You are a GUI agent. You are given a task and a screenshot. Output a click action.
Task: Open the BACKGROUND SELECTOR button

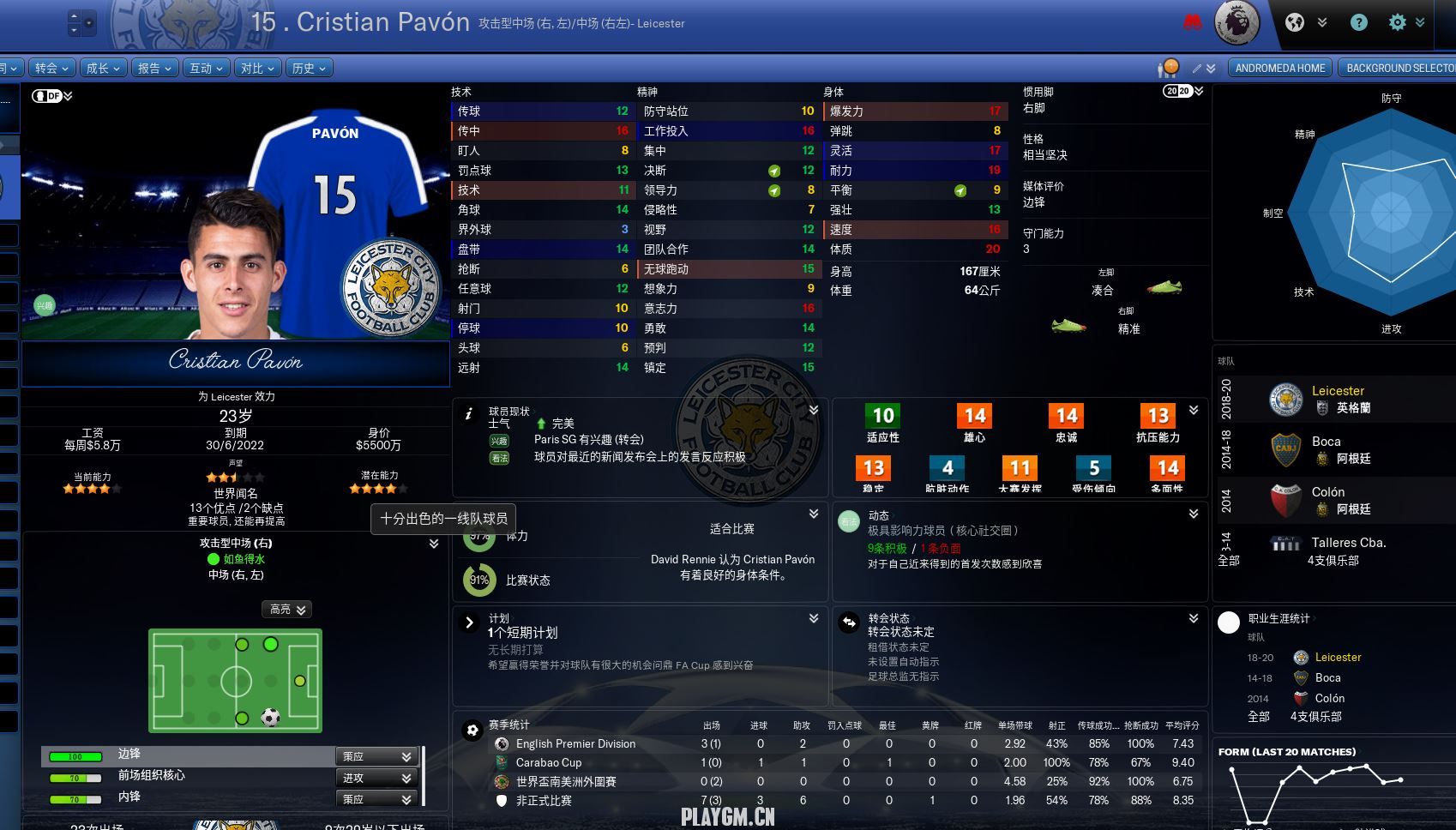[1399, 69]
